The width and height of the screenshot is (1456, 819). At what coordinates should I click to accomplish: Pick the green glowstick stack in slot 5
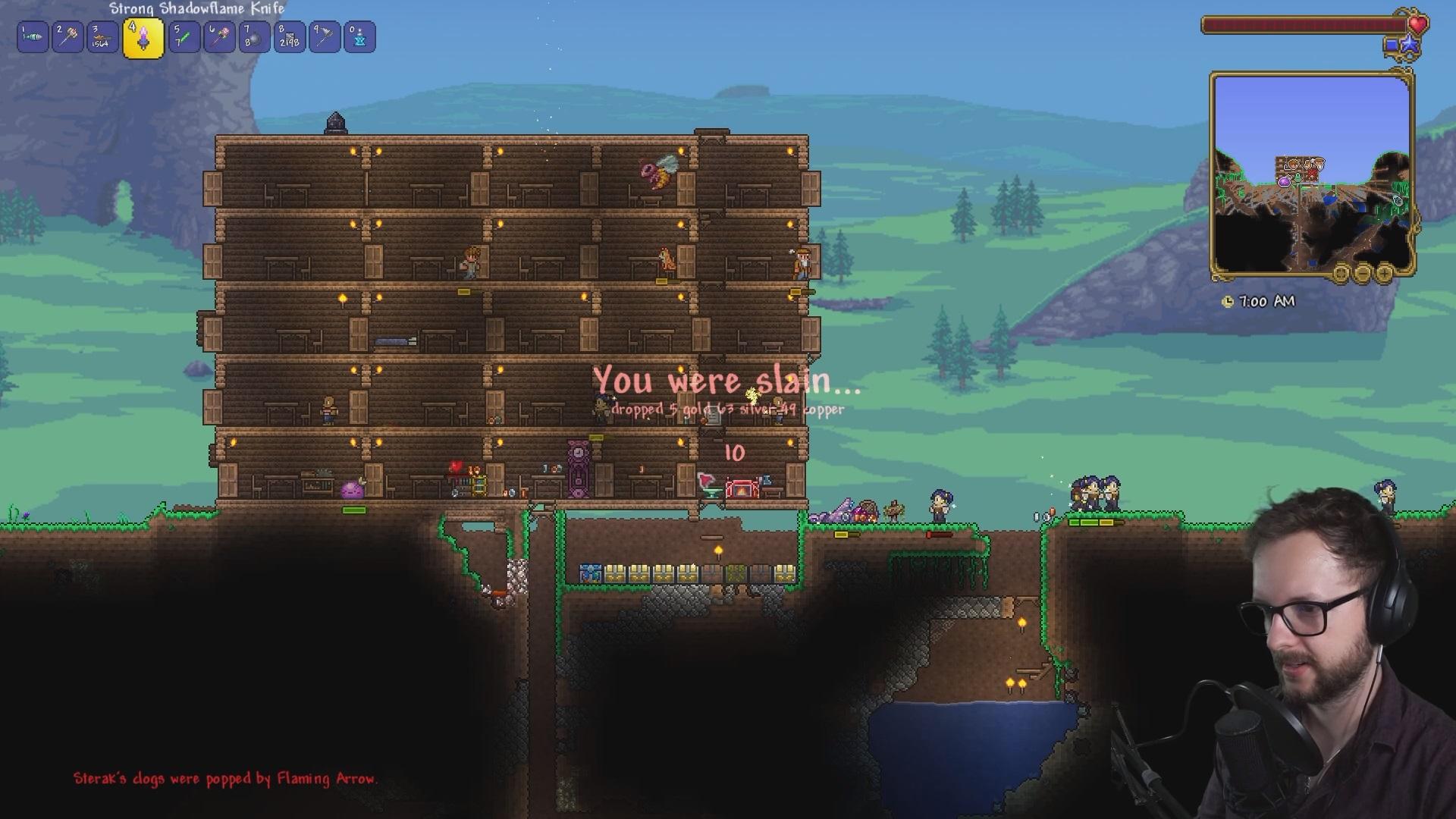[184, 37]
